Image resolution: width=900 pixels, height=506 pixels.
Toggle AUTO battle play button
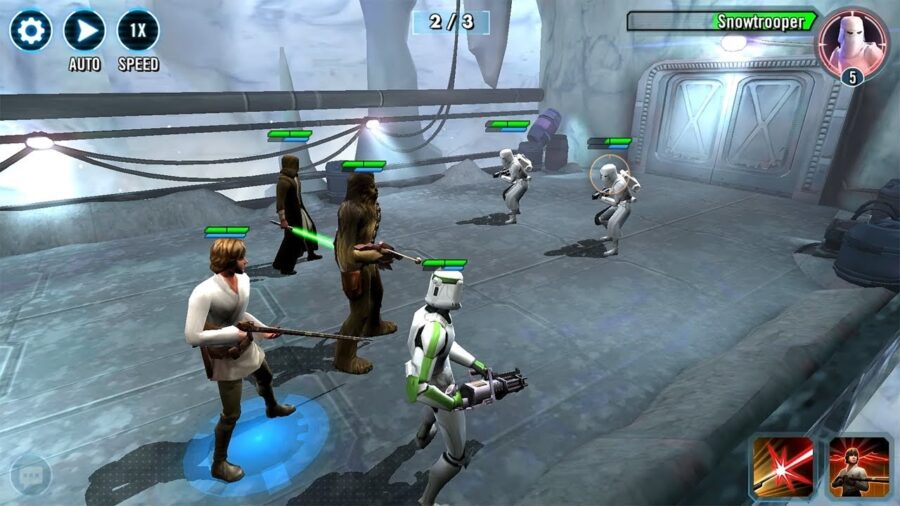coord(84,30)
